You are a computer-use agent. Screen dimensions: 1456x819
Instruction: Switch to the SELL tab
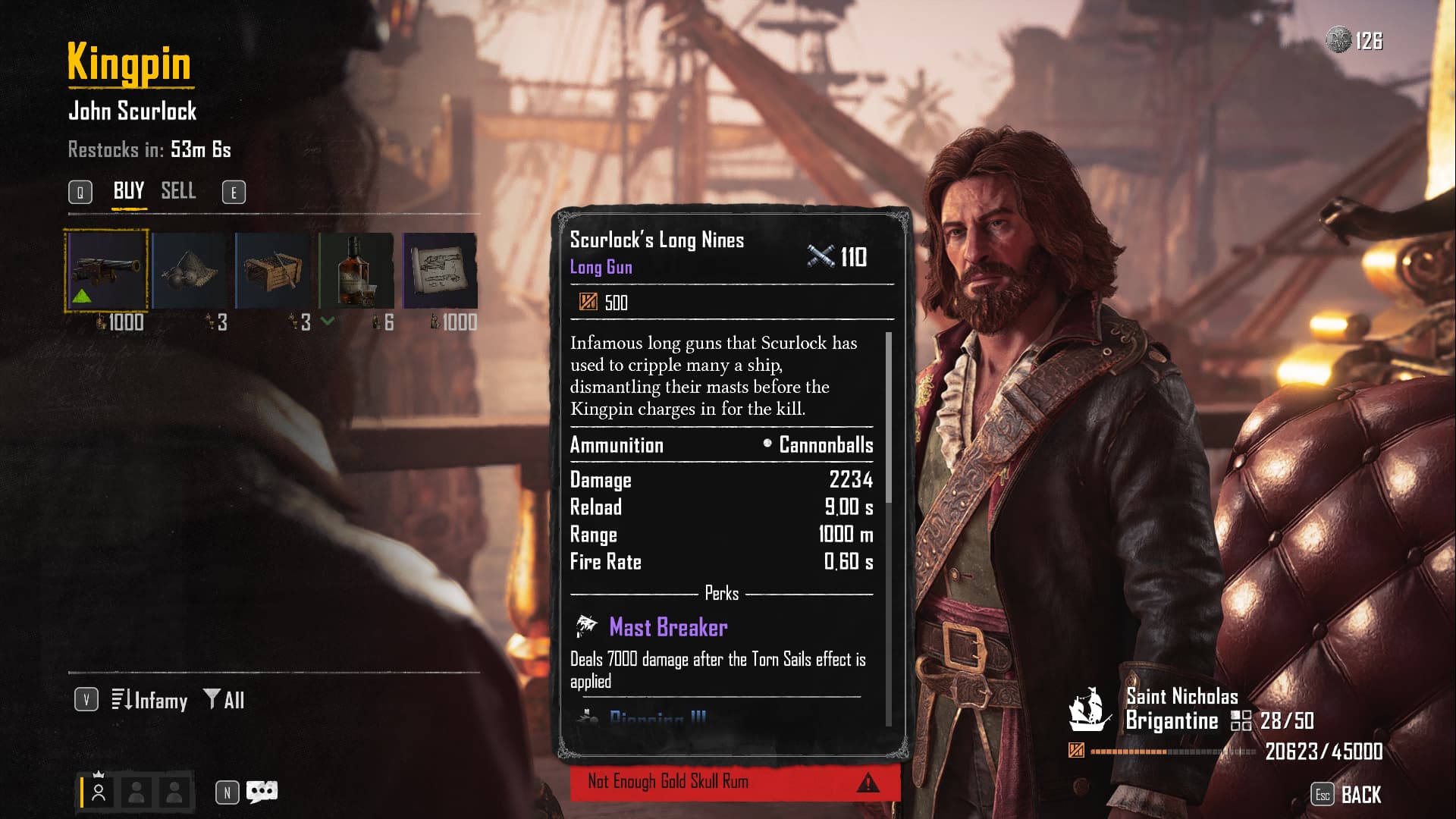tap(178, 191)
